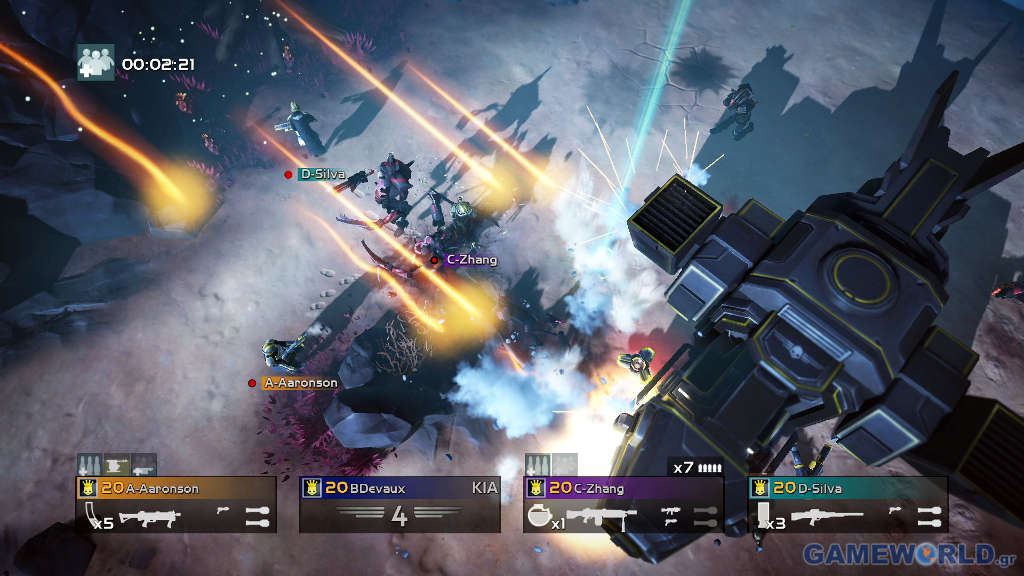Click D-Silva's magazine count icon
Image resolution: width=1024 pixels, height=576 pixels.
coord(766,517)
